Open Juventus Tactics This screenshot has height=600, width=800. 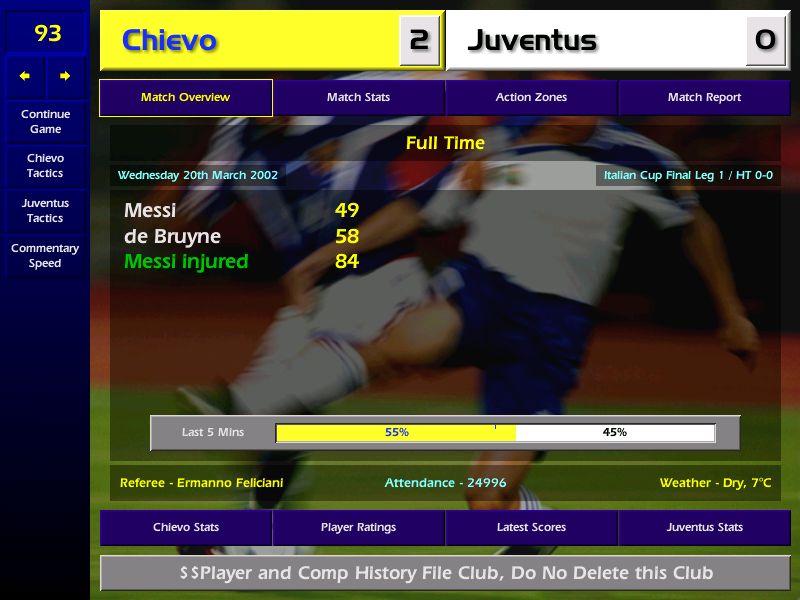(45, 210)
